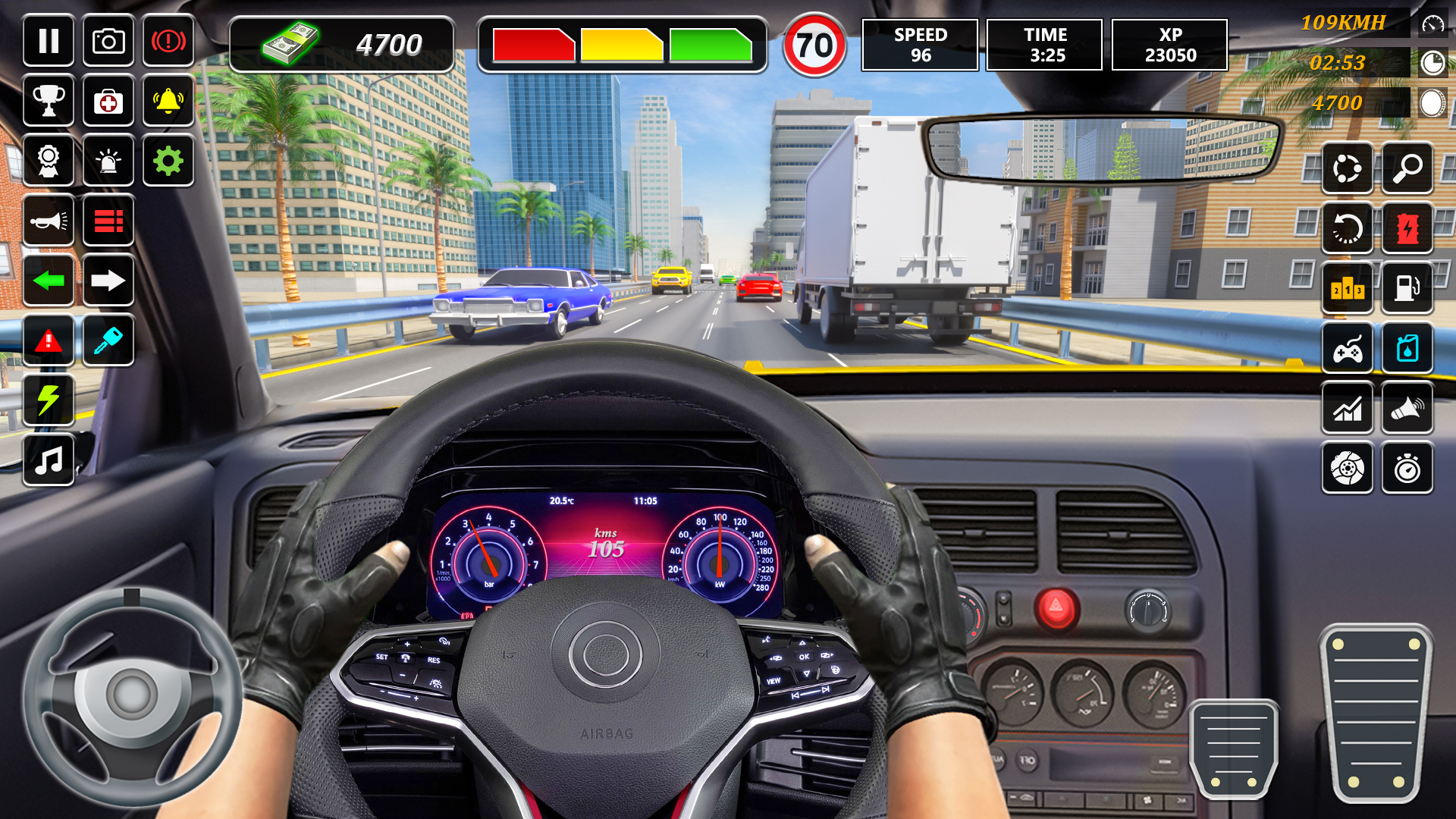The height and width of the screenshot is (819, 1456).
Task: Turn the ignition key
Action: click(x=108, y=340)
